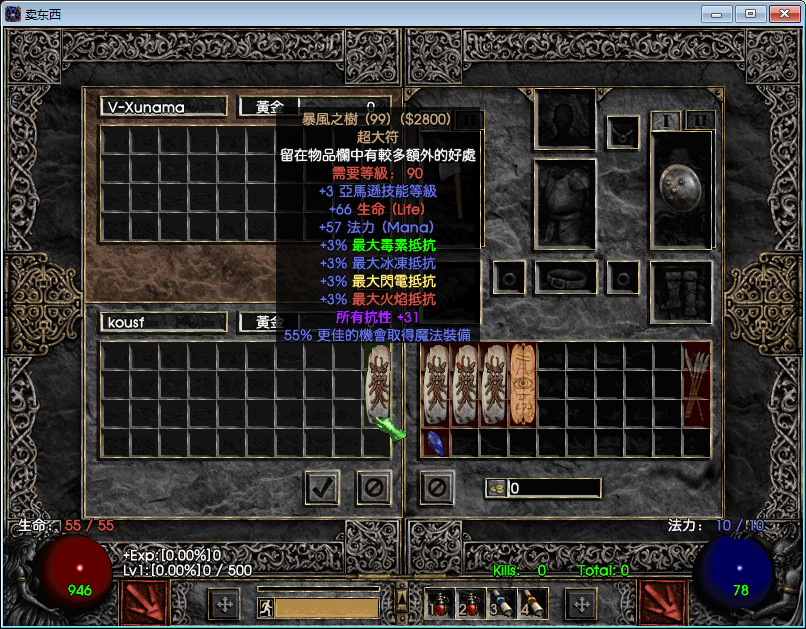Select the body armor equipment slot
This screenshot has height=629, width=806.
tap(566, 205)
